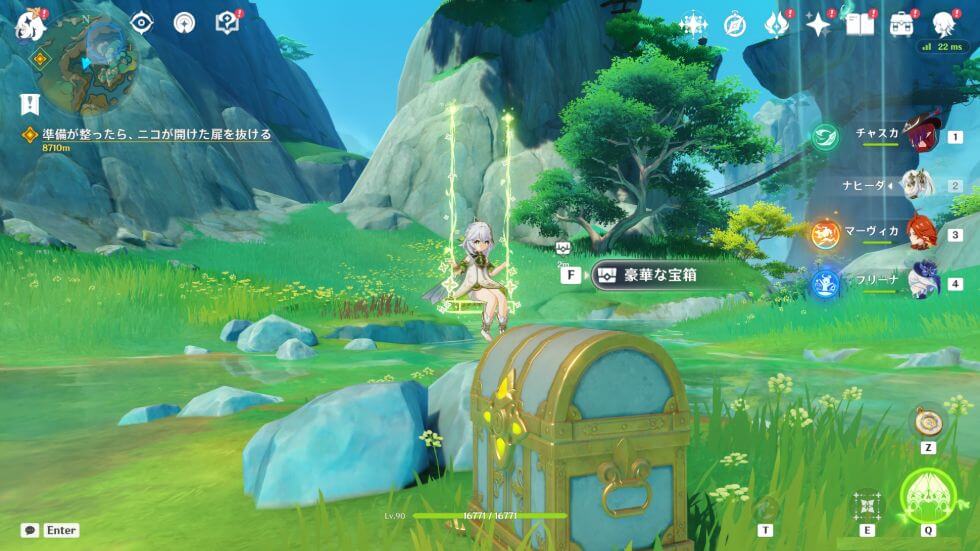
Task: Open the tutorial book with question mark
Action: tap(228, 22)
